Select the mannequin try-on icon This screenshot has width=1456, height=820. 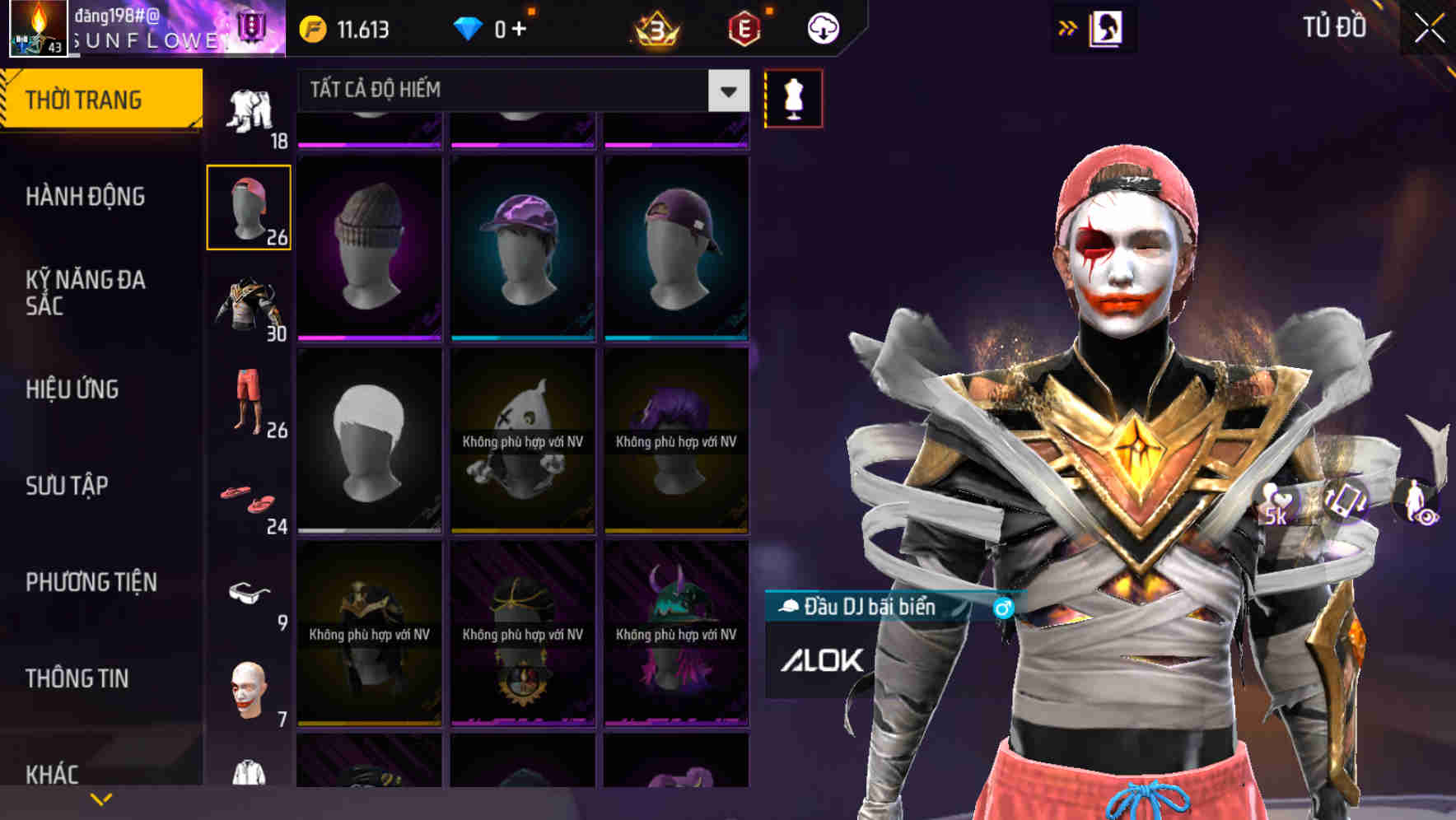(x=793, y=97)
